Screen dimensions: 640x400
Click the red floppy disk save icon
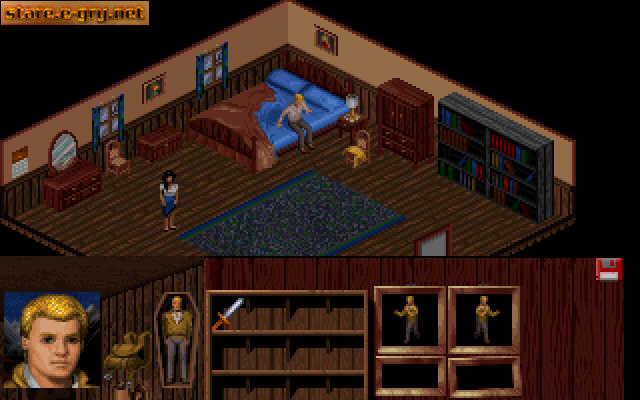pyautogui.click(x=607, y=269)
